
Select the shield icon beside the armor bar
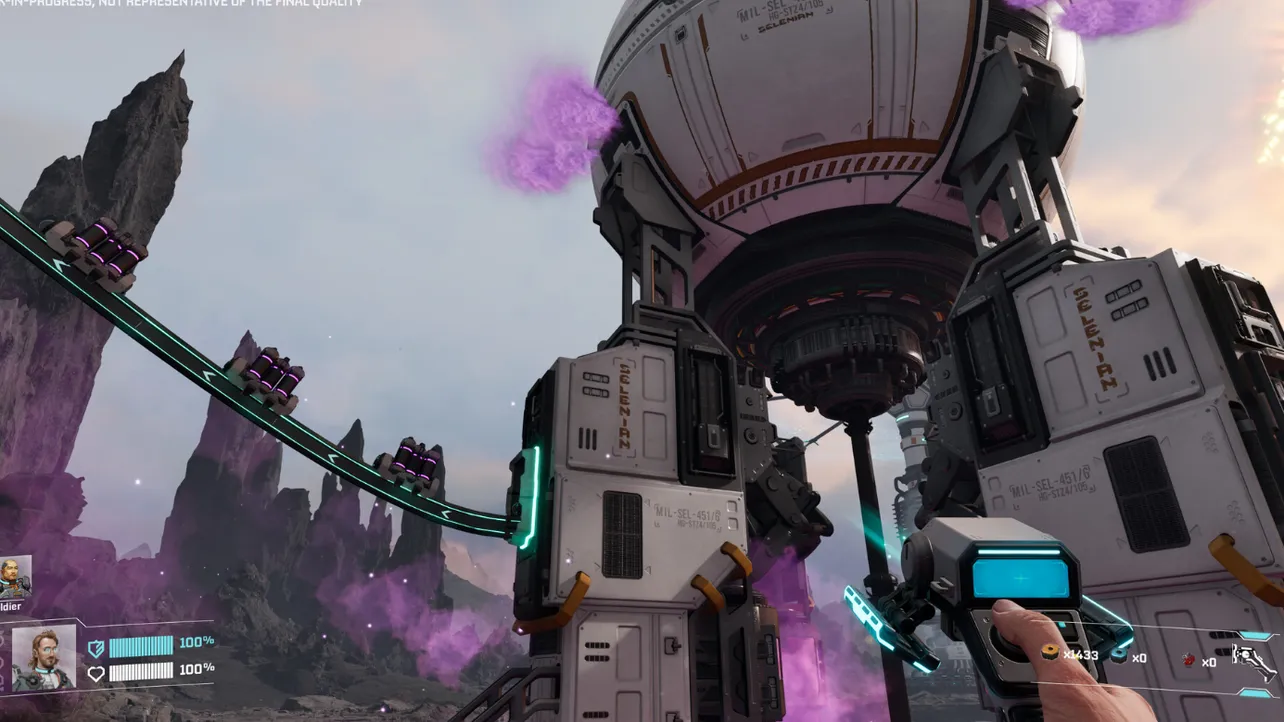click(98, 647)
